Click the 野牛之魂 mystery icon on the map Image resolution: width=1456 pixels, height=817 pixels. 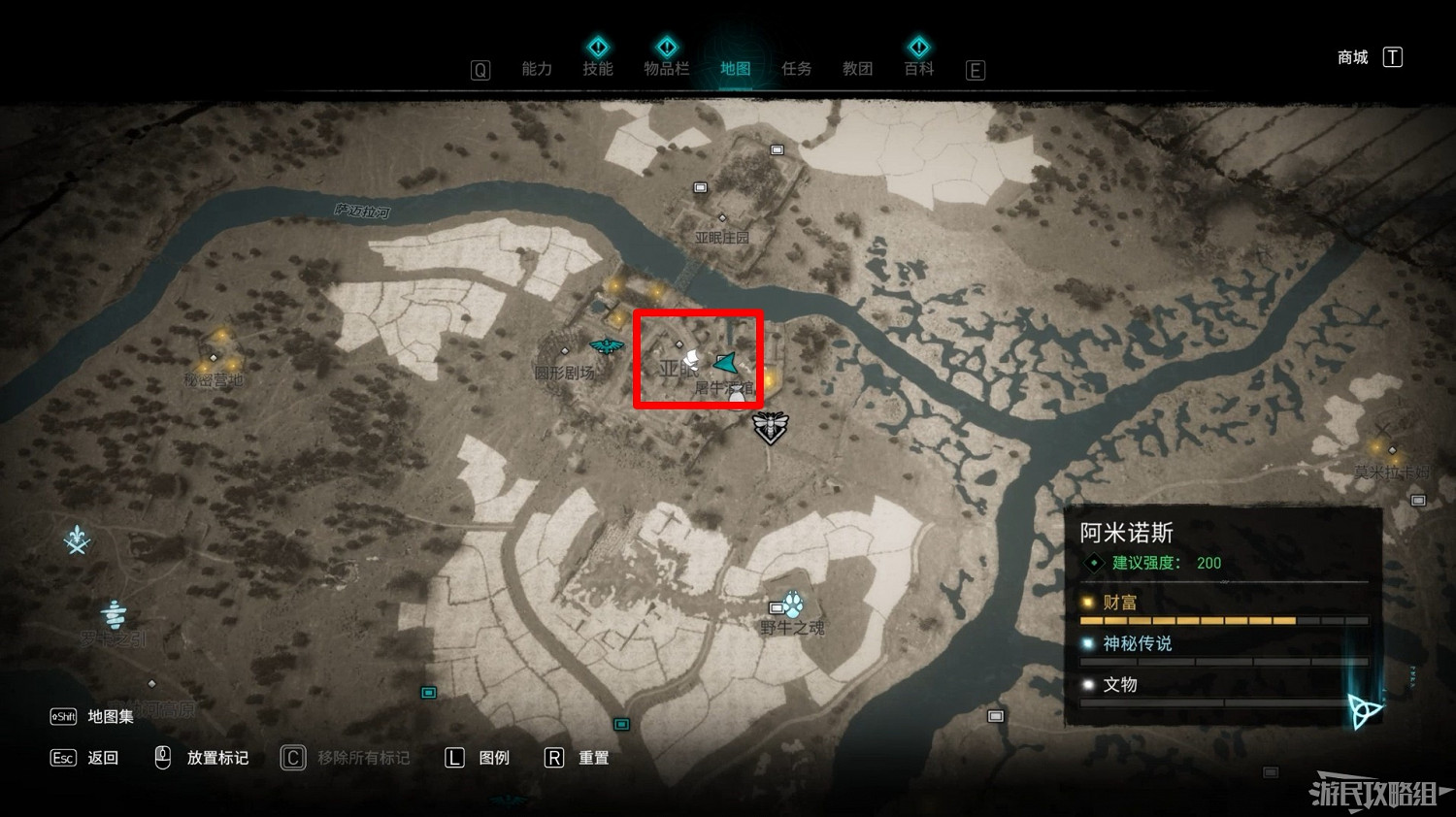(x=793, y=602)
